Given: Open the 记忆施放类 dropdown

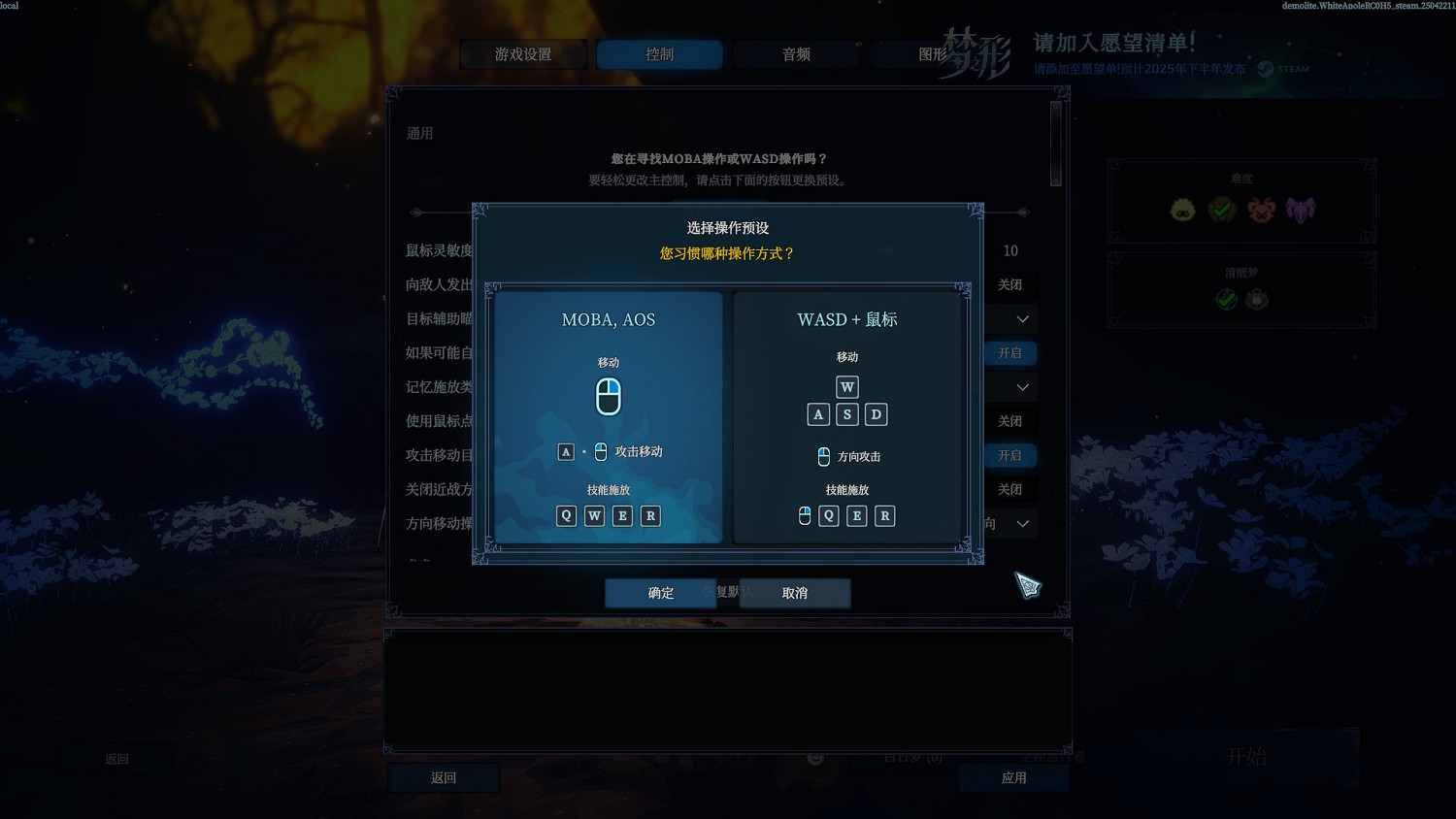Looking at the screenshot, I should click(1021, 386).
